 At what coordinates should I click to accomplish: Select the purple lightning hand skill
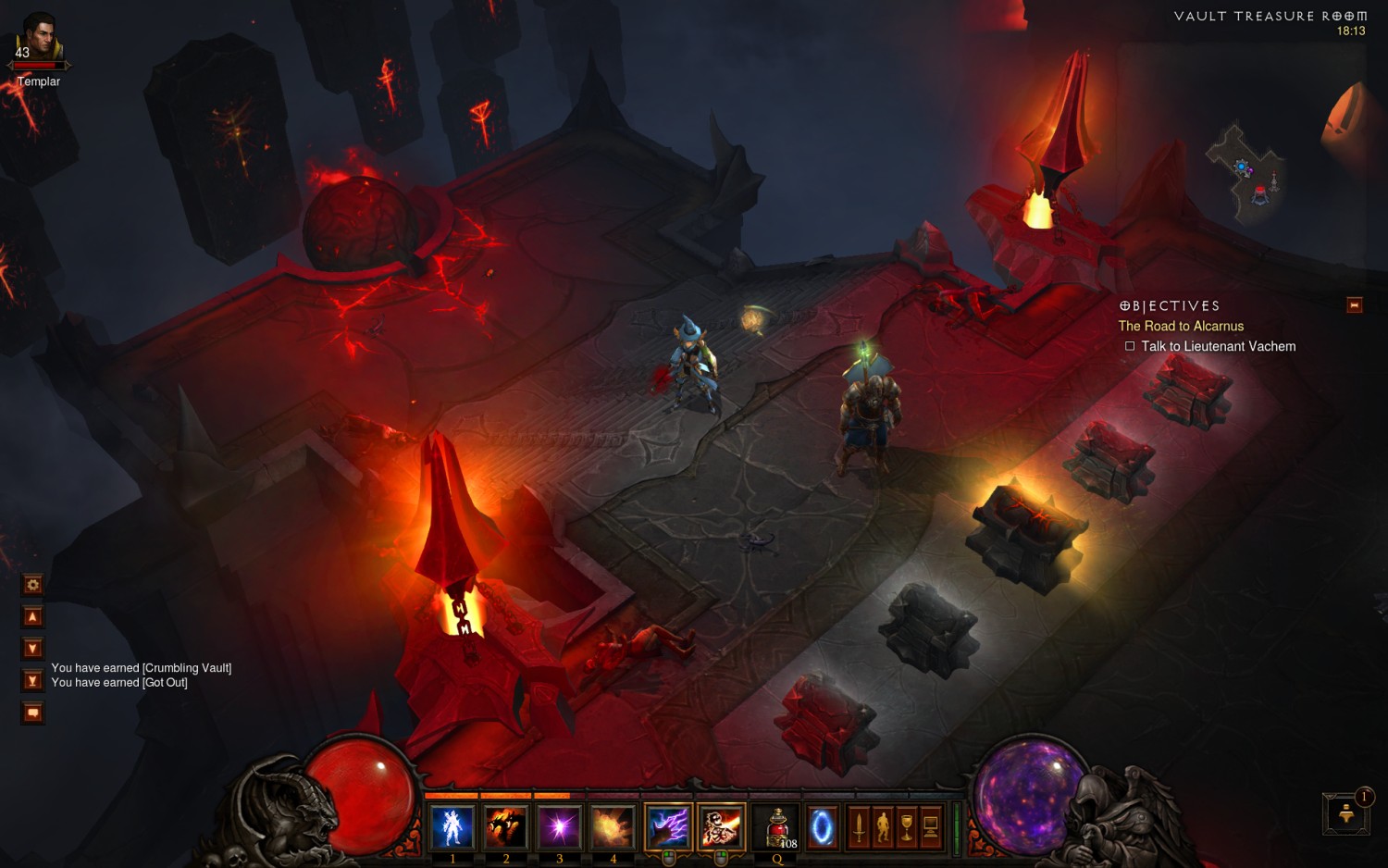tap(668, 826)
